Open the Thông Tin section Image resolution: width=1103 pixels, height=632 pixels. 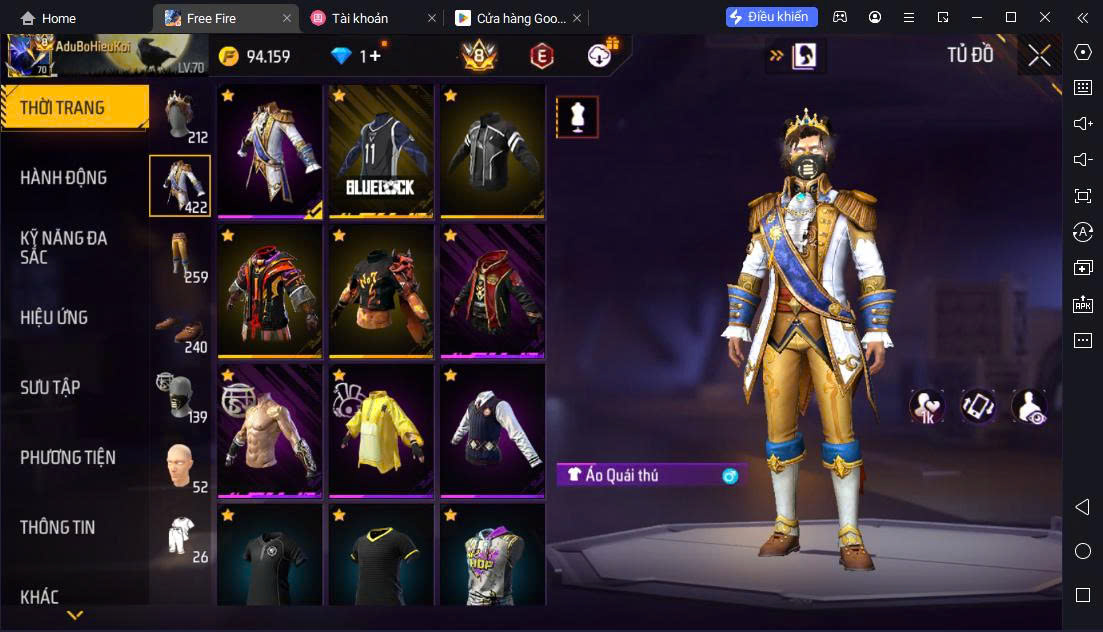click(58, 528)
